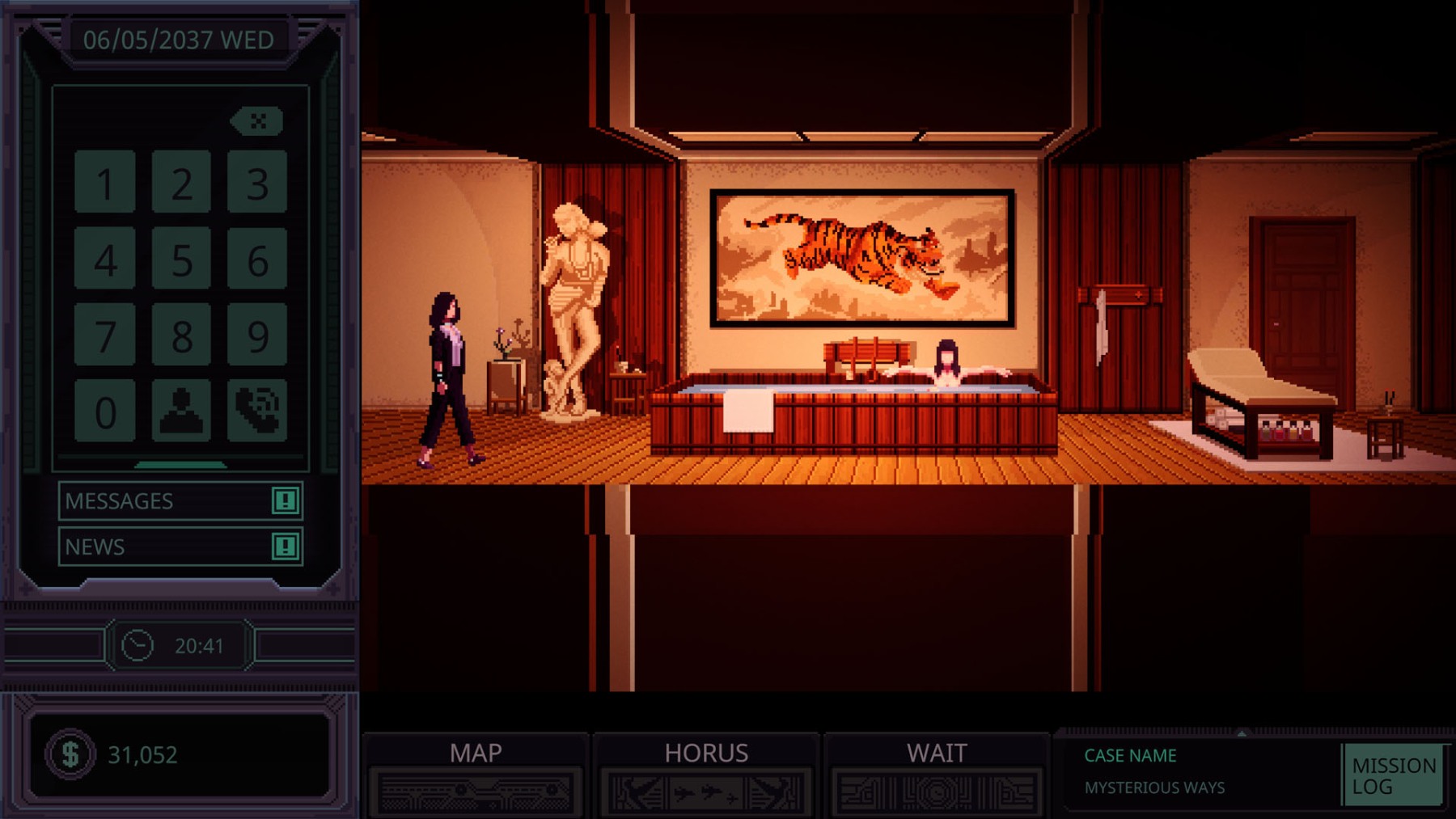This screenshot has width=1456, height=819.
Task: Choose the number 6 key
Action: point(257,259)
